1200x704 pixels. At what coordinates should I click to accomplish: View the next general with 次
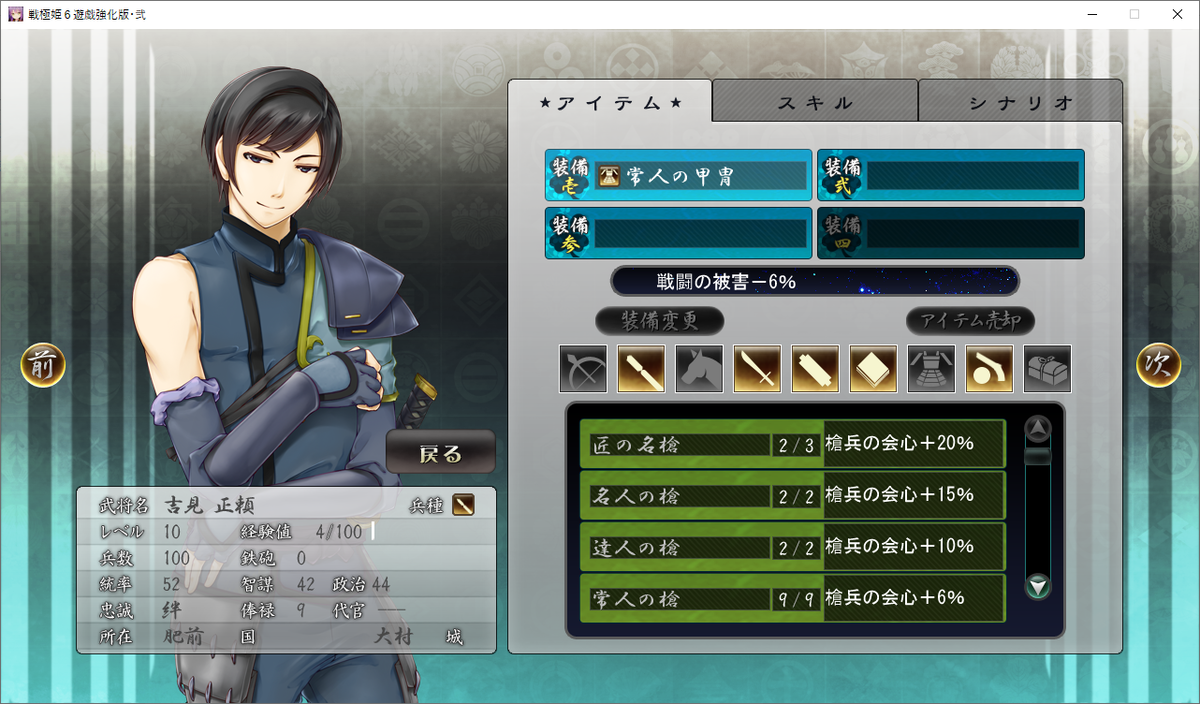pos(1158,366)
